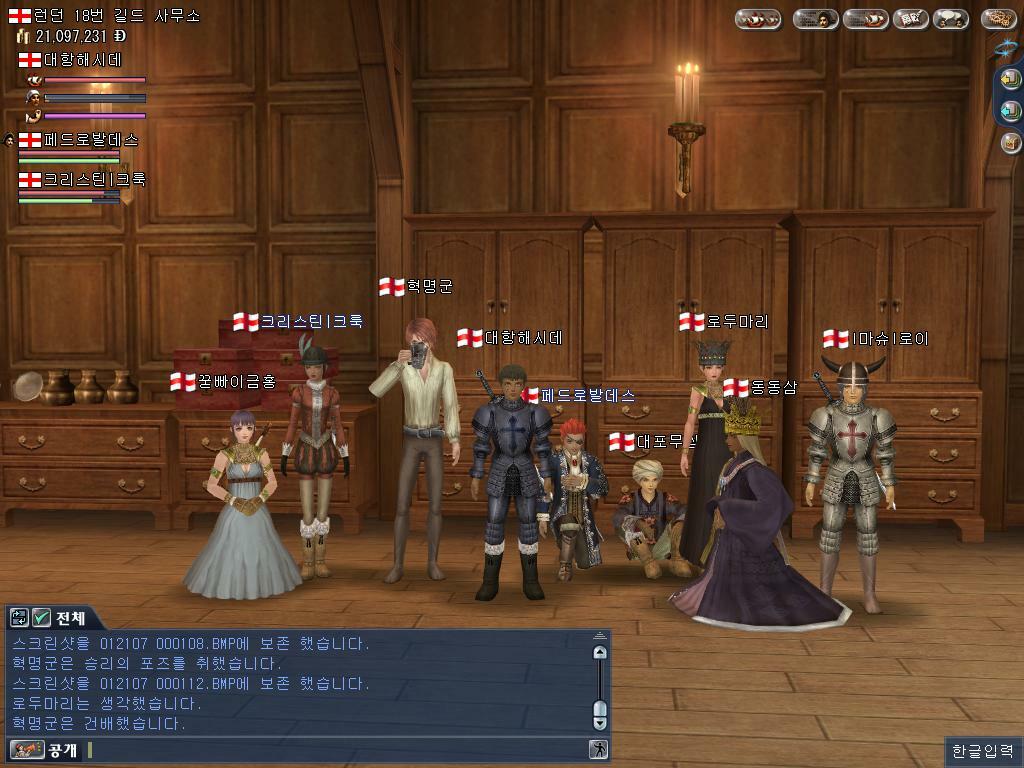Viewport: 1024px width, 768px height.
Task: Click the cyan arrow panel button
Action: pyautogui.click(x=1010, y=111)
